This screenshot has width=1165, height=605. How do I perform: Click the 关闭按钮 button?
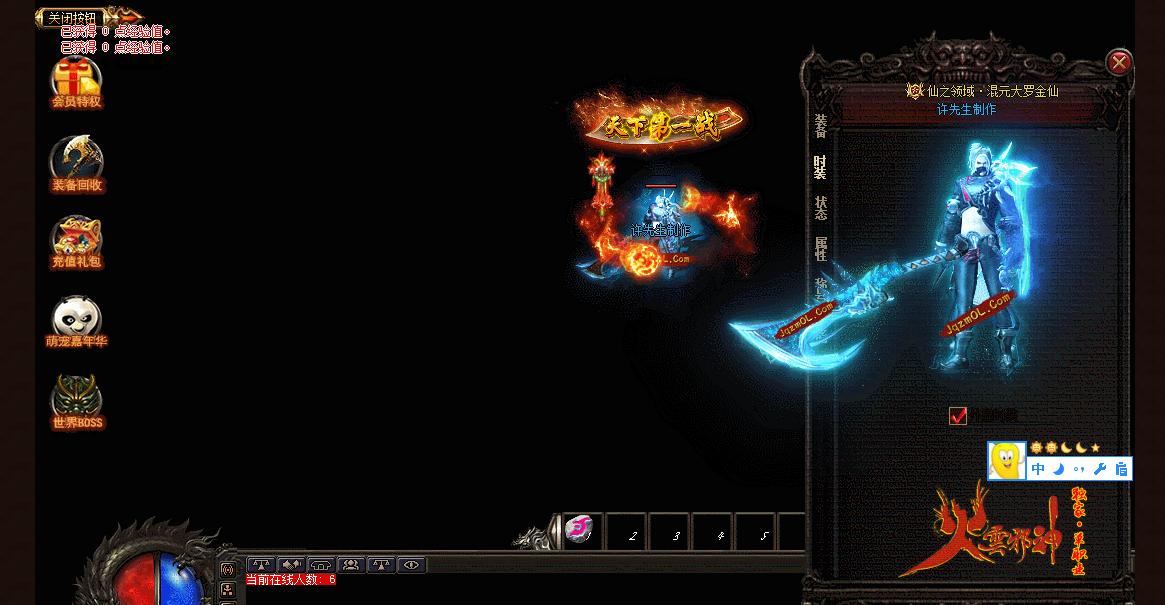point(73,18)
